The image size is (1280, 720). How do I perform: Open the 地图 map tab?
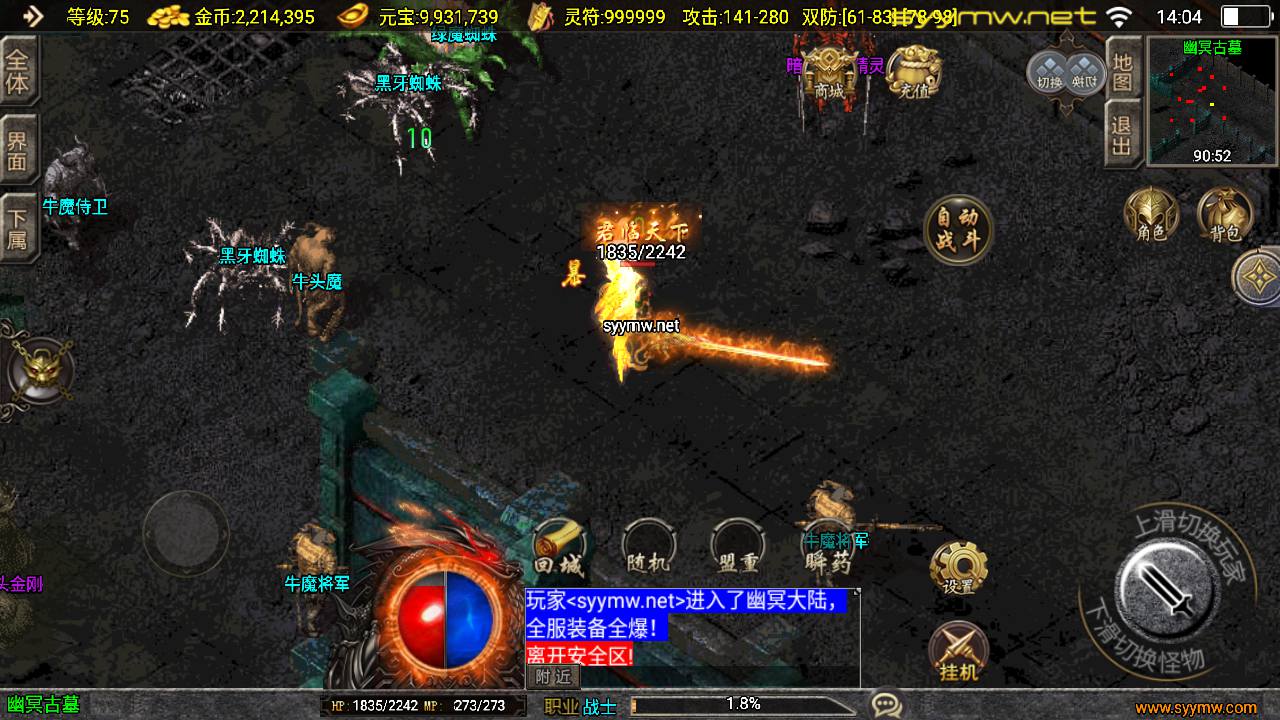(1123, 70)
